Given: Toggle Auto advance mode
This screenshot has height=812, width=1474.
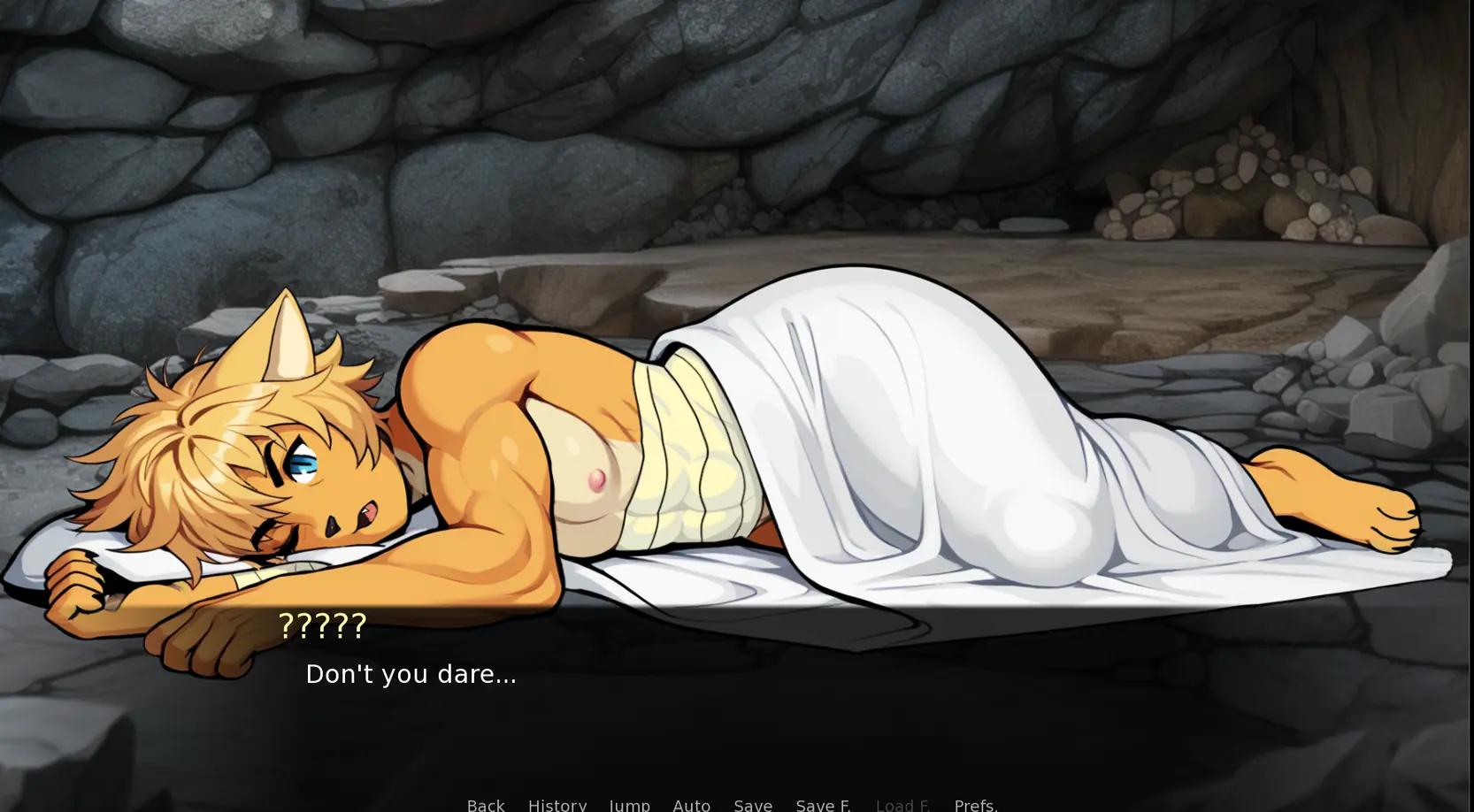Looking at the screenshot, I should click(x=691, y=804).
